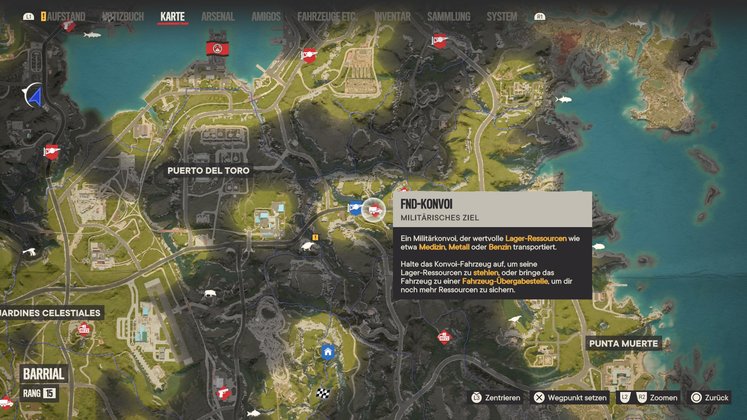Screen dimensions: 747x420
Task: Select the Punta Muerte location label
Action: tap(622, 344)
